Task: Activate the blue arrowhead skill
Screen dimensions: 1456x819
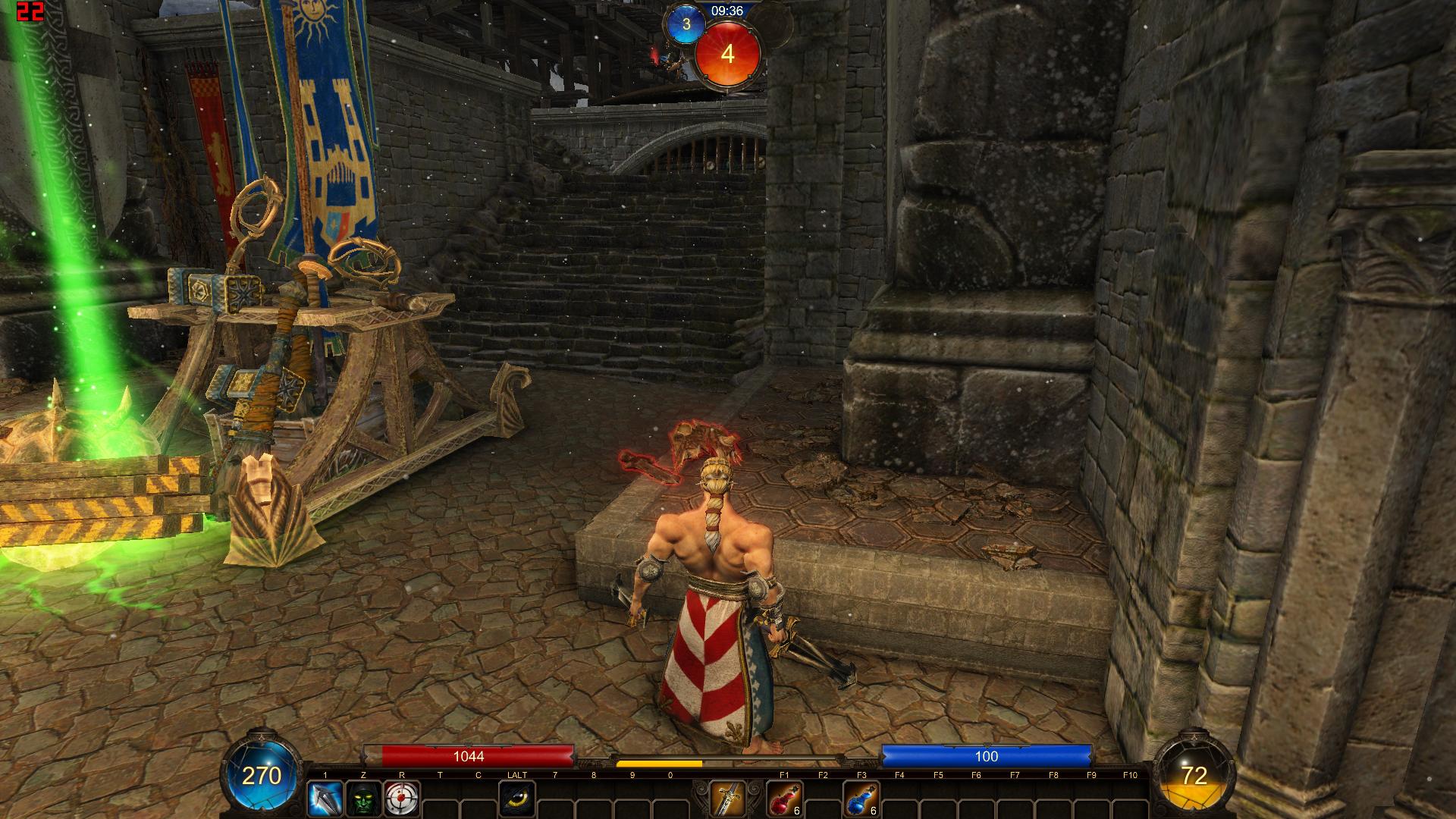Action: (325, 799)
